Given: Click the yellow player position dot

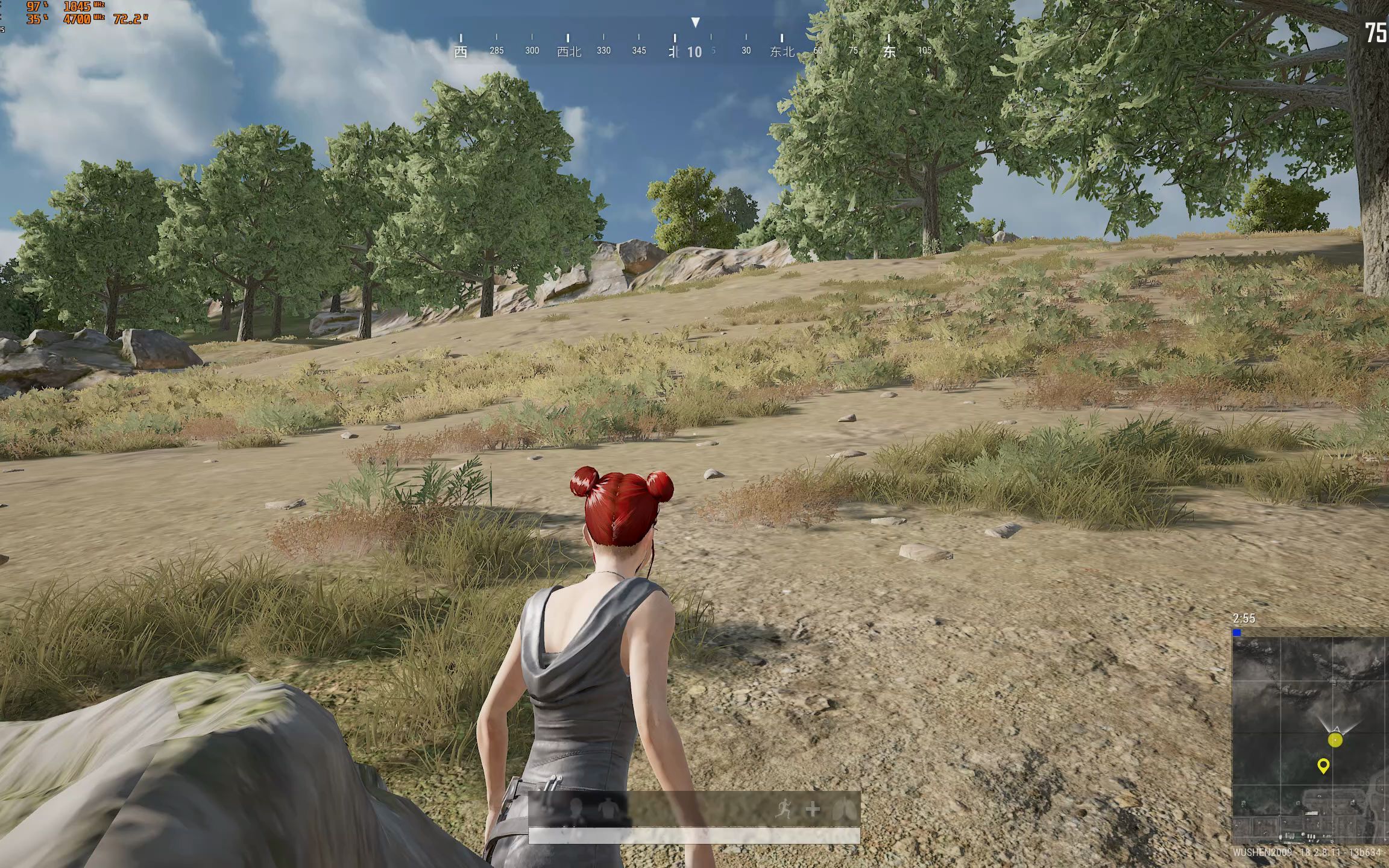Looking at the screenshot, I should [x=1335, y=740].
